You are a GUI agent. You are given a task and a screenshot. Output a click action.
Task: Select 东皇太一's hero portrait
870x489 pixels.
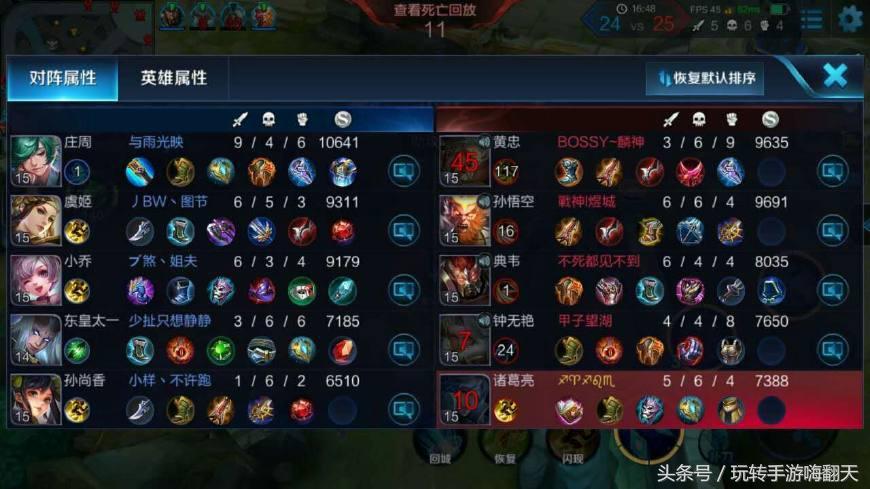35,339
